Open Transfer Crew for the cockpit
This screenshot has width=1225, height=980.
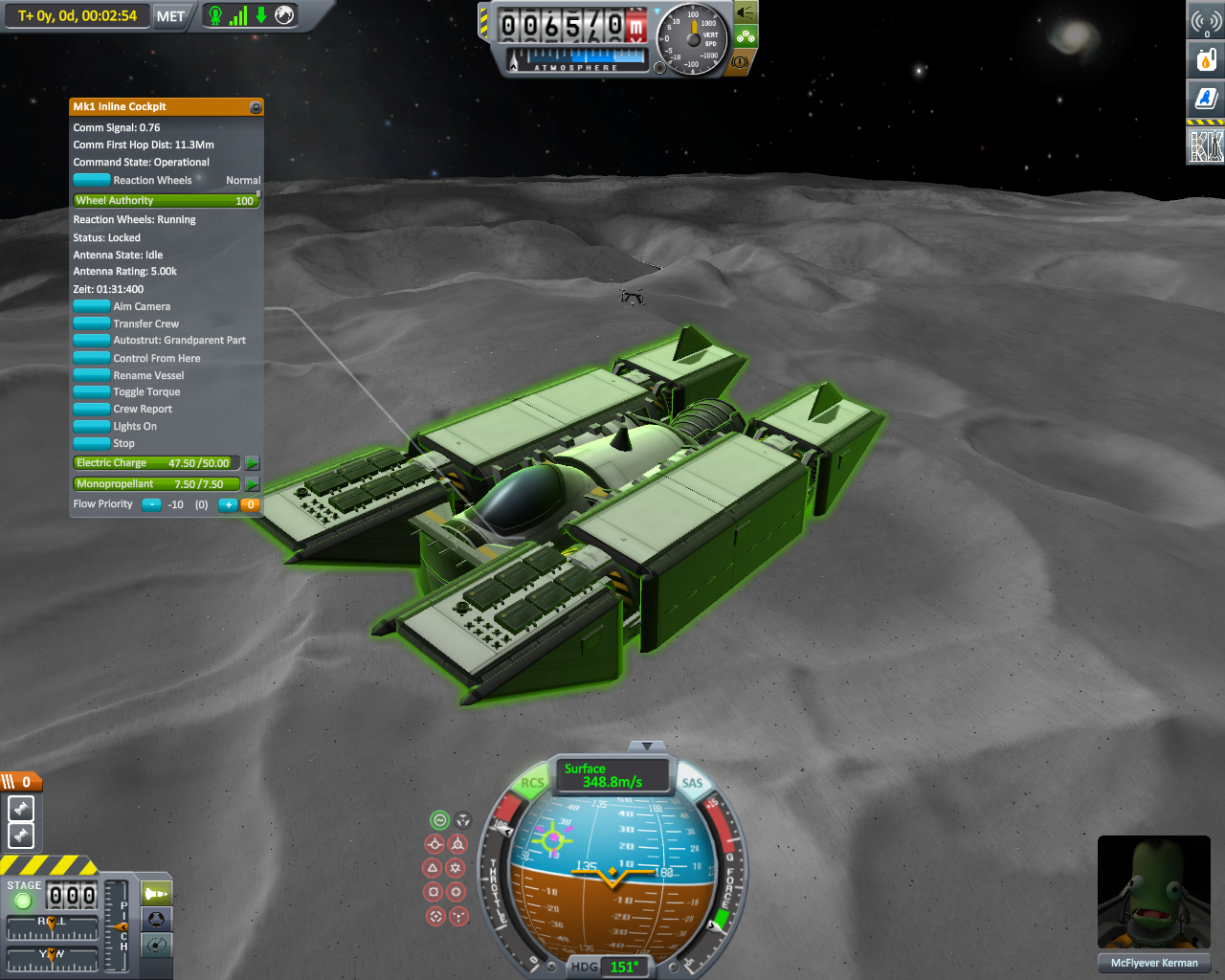[x=92, y=323]
